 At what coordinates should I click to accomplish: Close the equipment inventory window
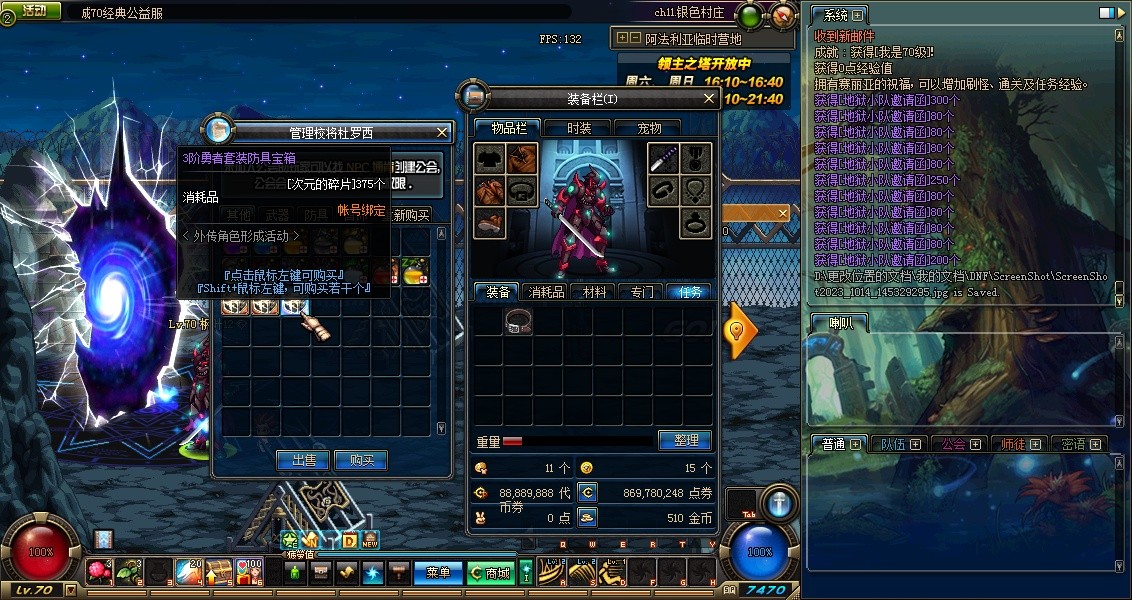[709, 99]
